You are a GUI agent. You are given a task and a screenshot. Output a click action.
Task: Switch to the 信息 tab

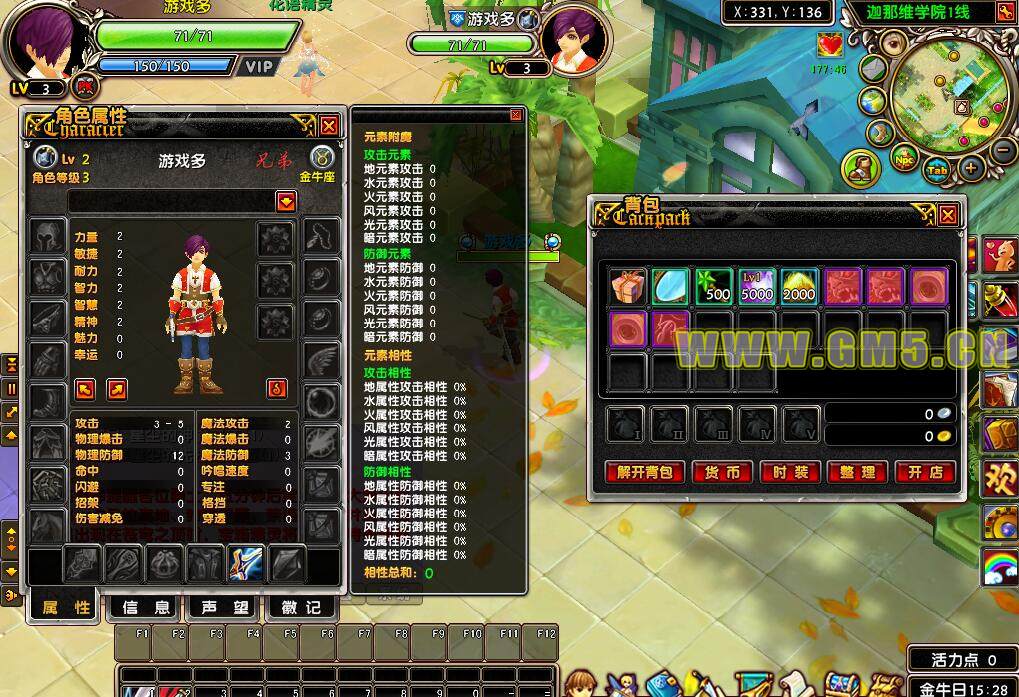[x=146, y=607]
